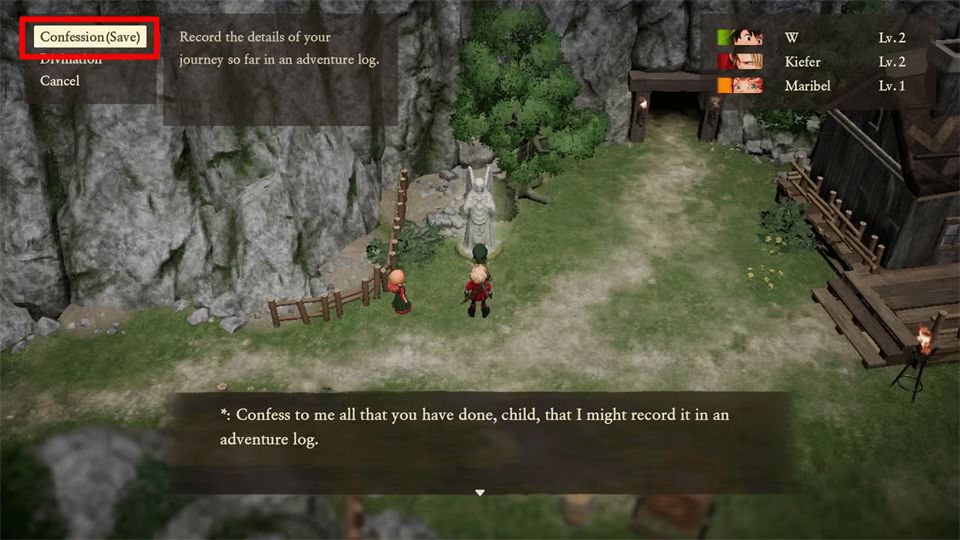The height and width of the screenshot is (540, 960).
Task: Advance the dialogue with the white arrow
Action: click(x=480, y=492)
